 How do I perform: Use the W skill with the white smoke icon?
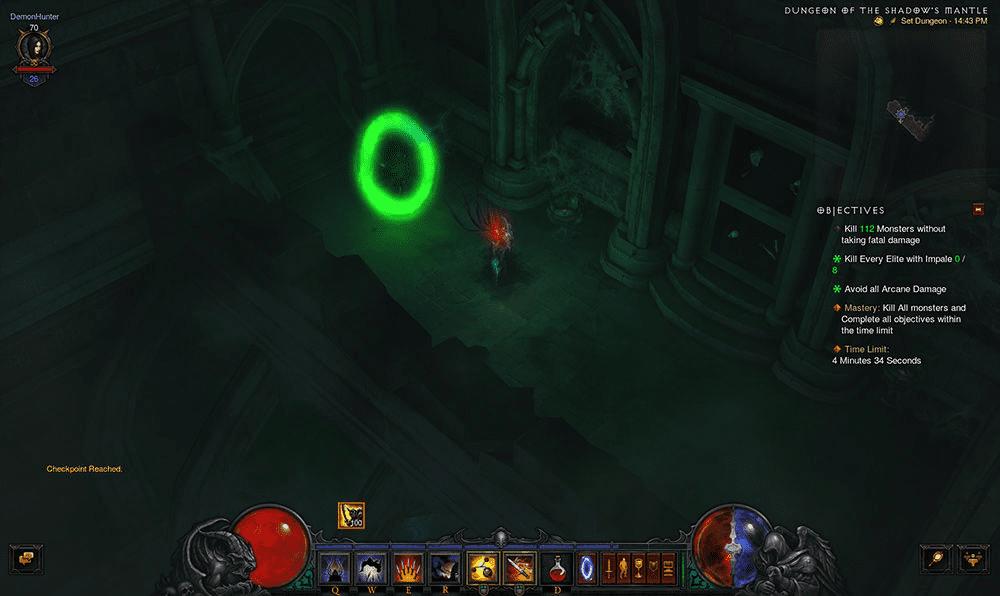coord(370,567)
